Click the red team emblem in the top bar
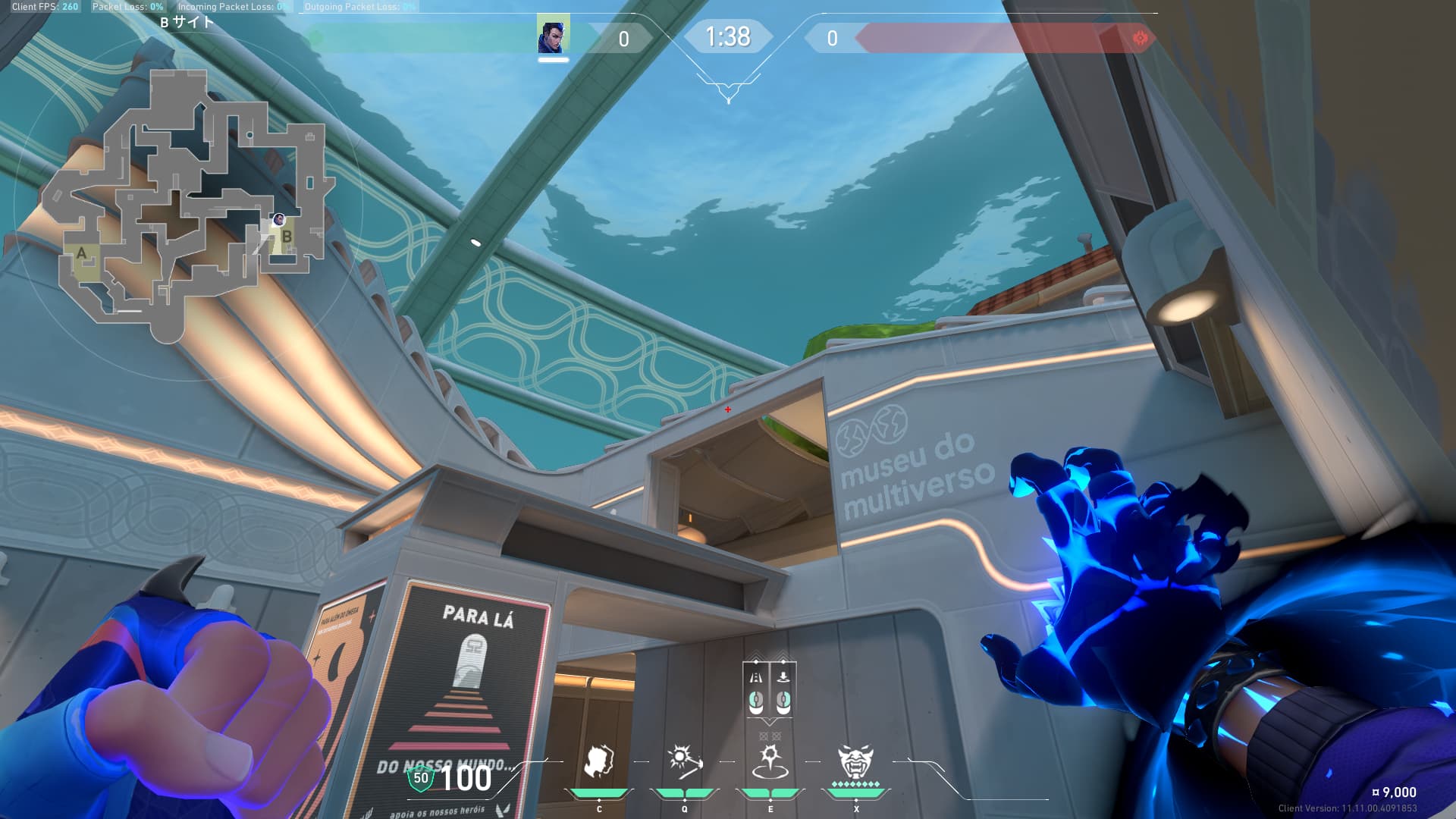Image resolution: width=1456 pixels, height=819 pixels. coord(1139,38)
